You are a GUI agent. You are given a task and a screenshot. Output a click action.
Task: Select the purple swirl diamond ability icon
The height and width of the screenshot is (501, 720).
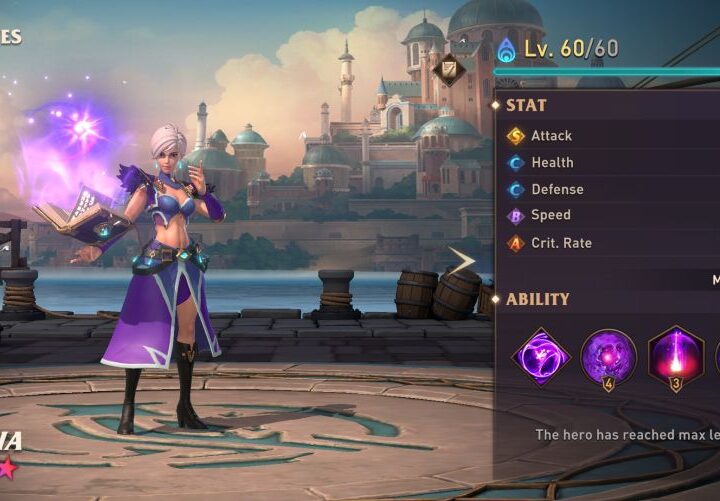(541, 357)
